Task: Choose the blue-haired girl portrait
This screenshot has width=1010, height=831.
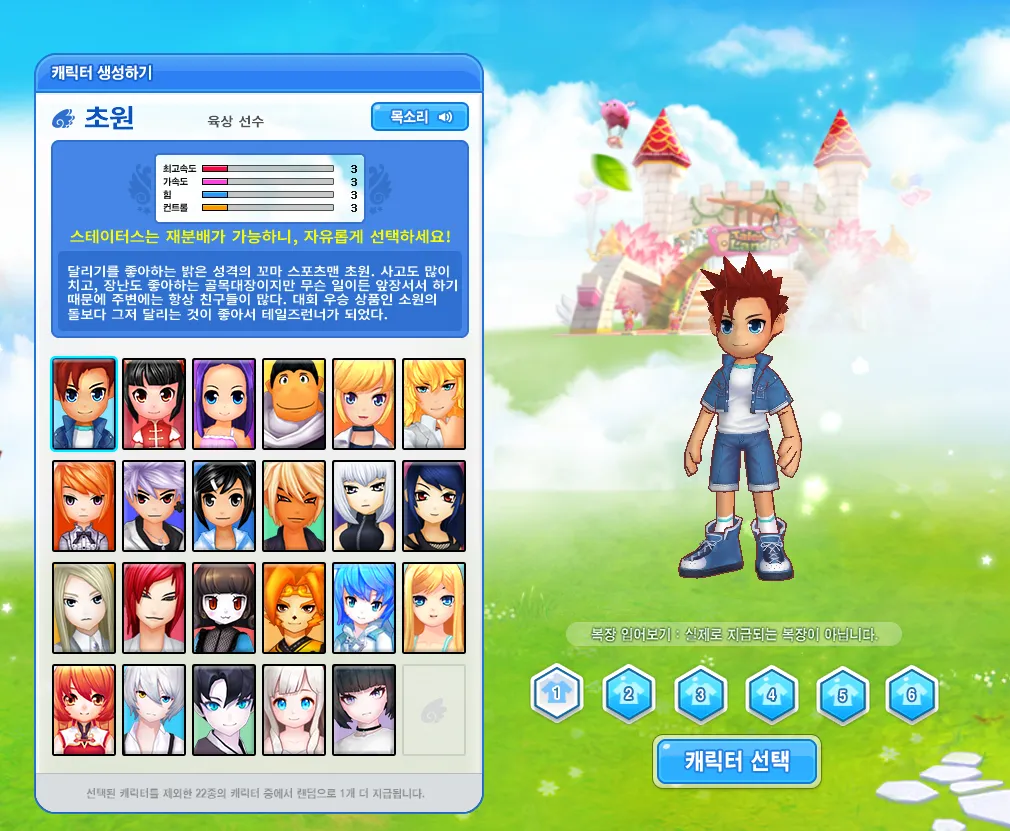Action: [364, 608]
